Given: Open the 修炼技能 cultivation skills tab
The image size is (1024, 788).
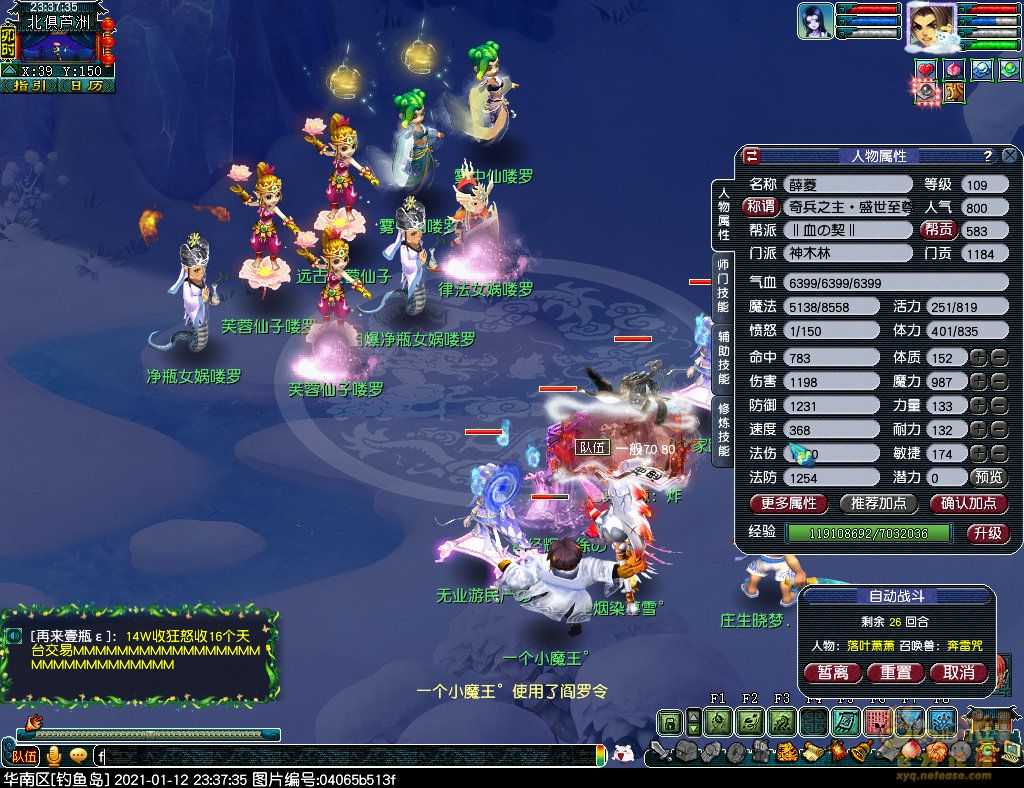Looking at the screenshot, I should coord(723,429).
